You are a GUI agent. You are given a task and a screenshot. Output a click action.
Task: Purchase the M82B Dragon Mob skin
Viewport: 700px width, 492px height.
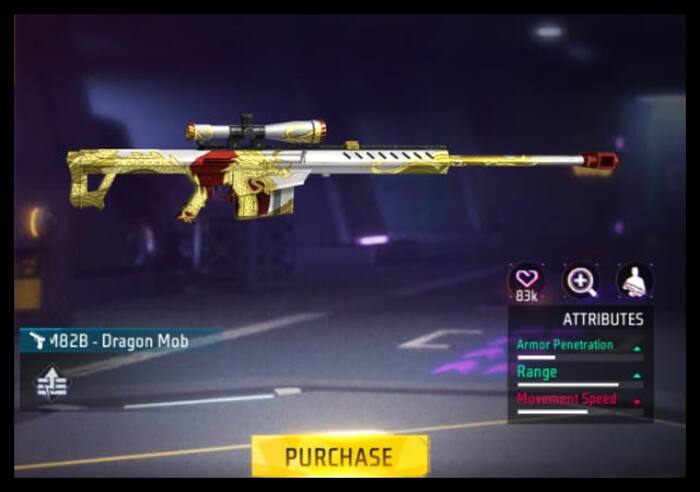[339, 456]
